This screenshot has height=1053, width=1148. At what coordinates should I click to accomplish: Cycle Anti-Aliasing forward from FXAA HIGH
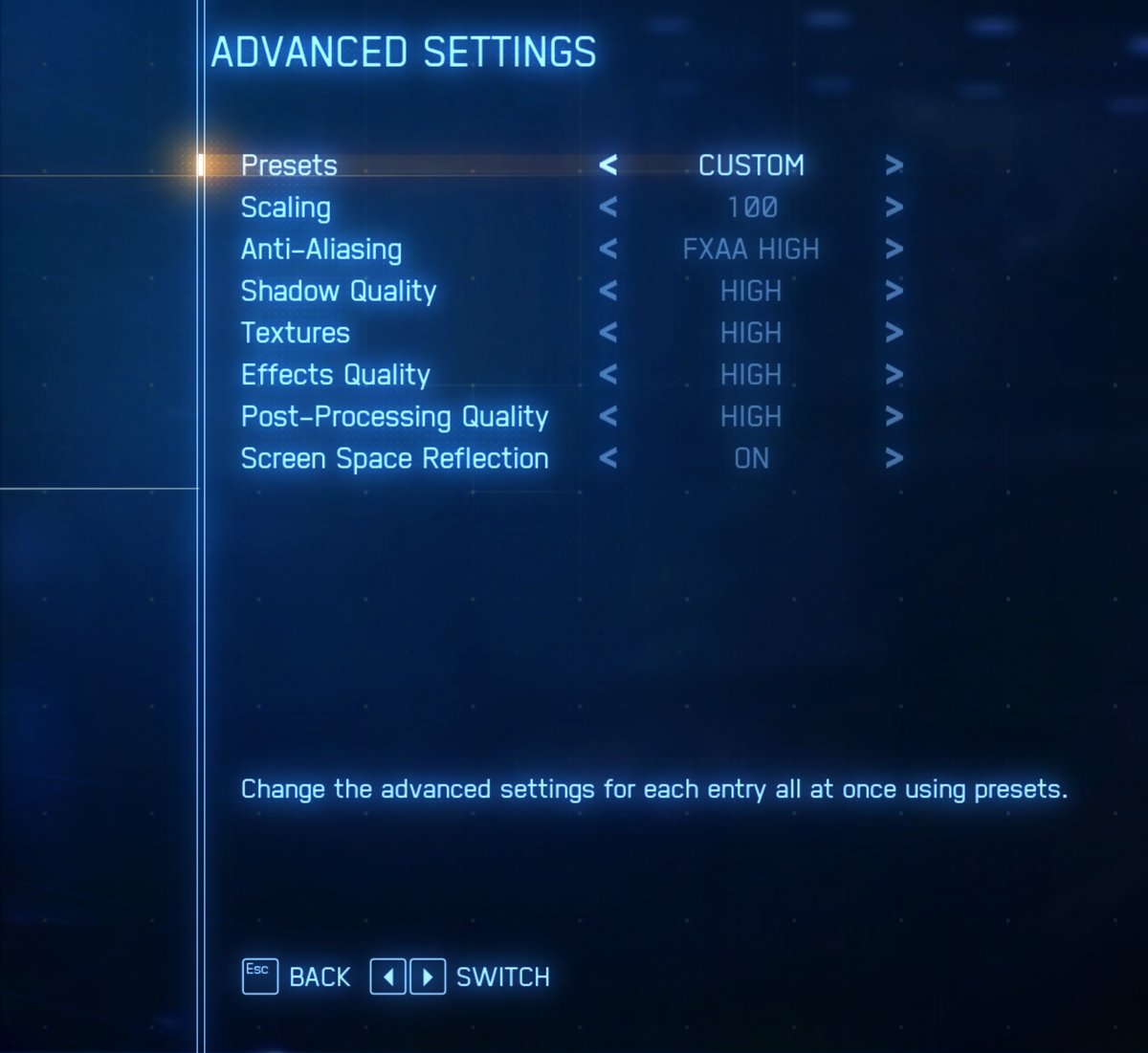894,250
